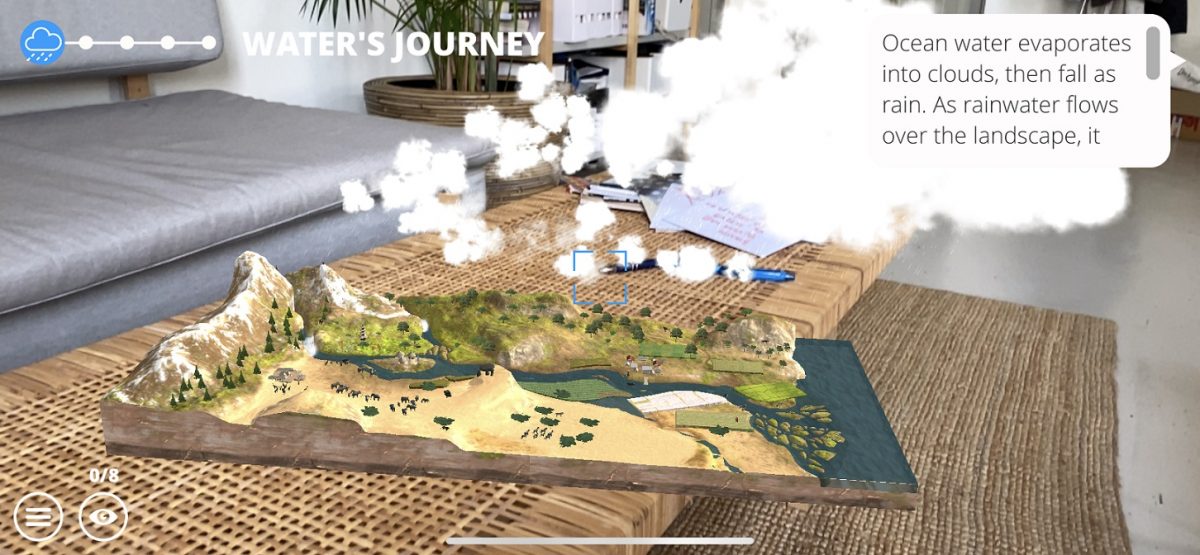
Task: Jump to the last progress dot
Action: coord(208,43)
